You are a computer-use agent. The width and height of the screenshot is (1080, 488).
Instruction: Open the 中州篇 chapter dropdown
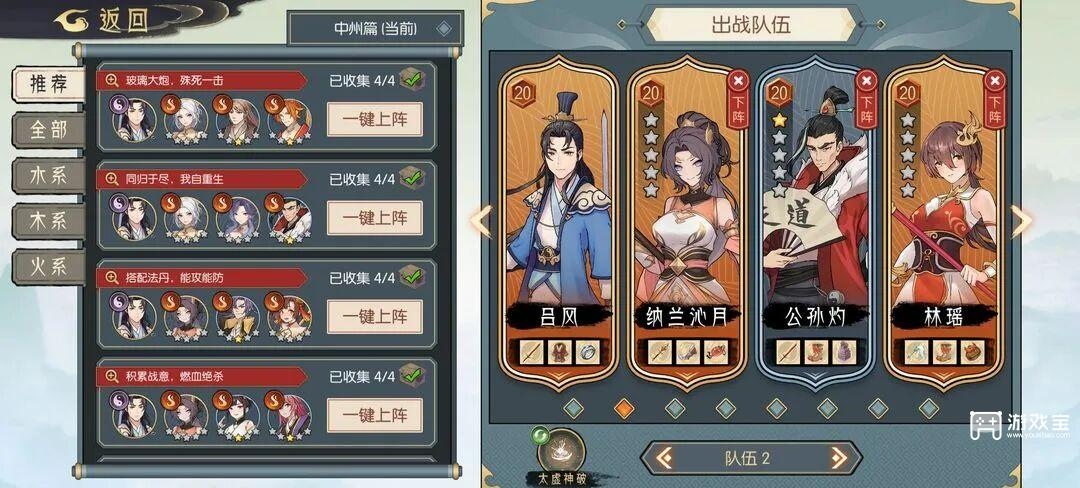(375, 28)
